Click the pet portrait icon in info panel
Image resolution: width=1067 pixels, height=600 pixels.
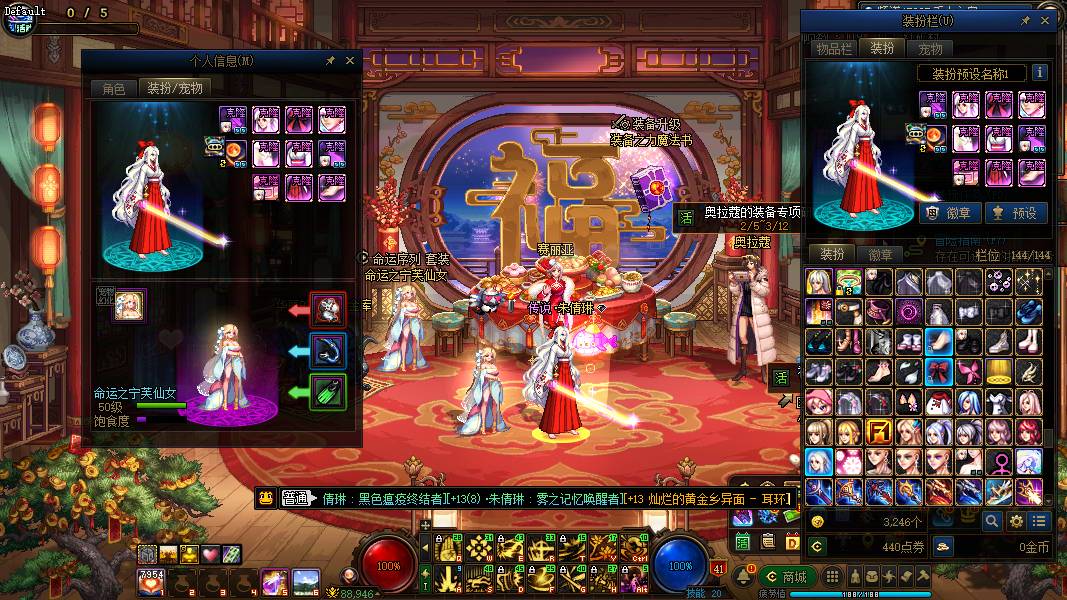tap(129, 306)
